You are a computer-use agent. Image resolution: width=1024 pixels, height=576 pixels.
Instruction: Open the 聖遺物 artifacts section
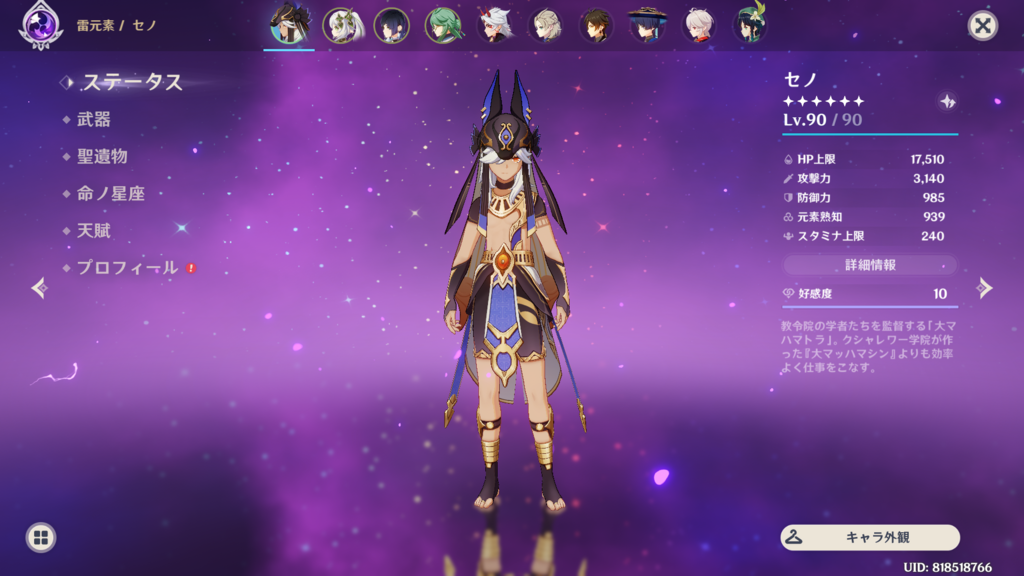[x=102, y=156]
